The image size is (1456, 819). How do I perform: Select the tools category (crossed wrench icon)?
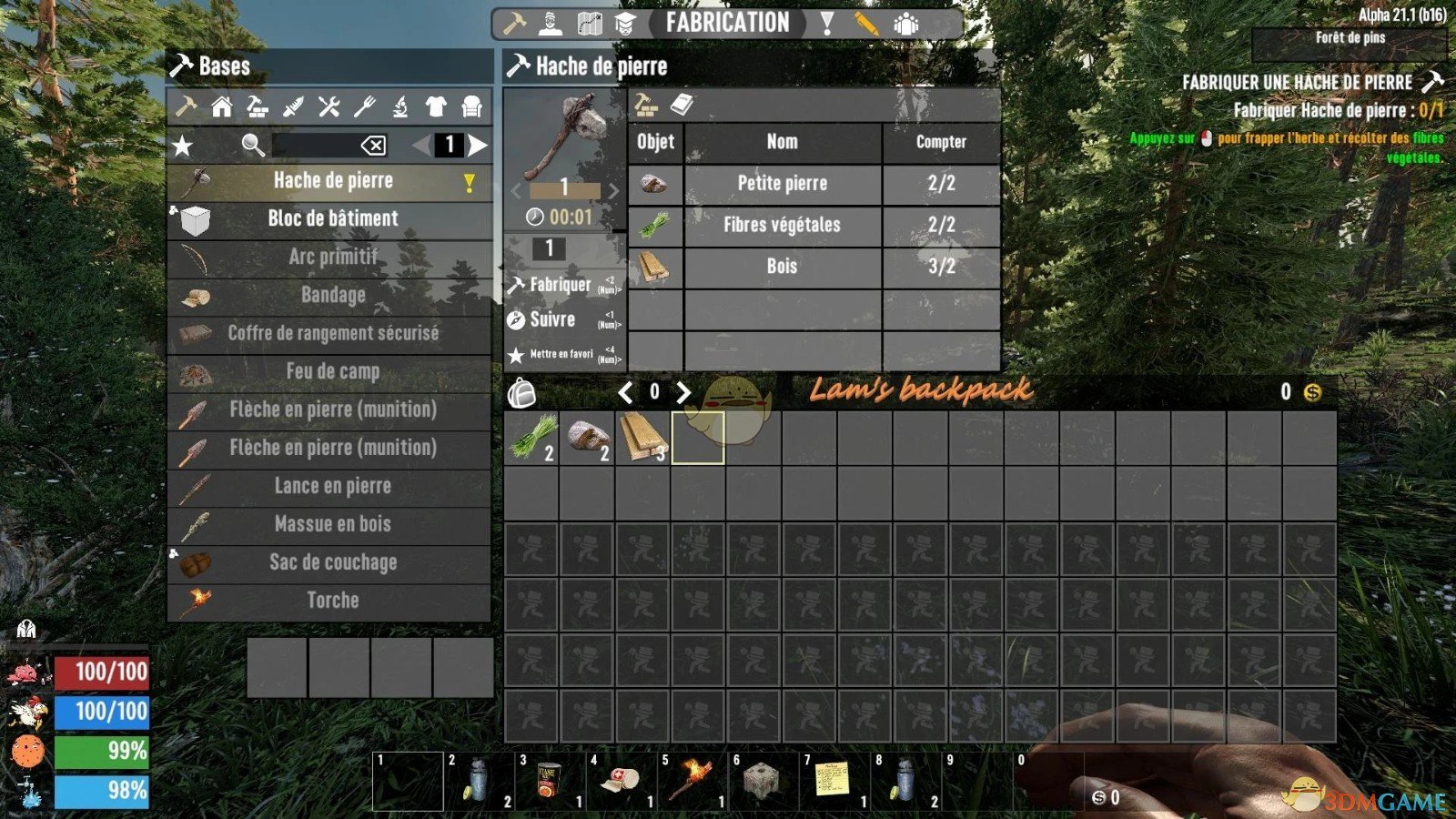(329, 108)
